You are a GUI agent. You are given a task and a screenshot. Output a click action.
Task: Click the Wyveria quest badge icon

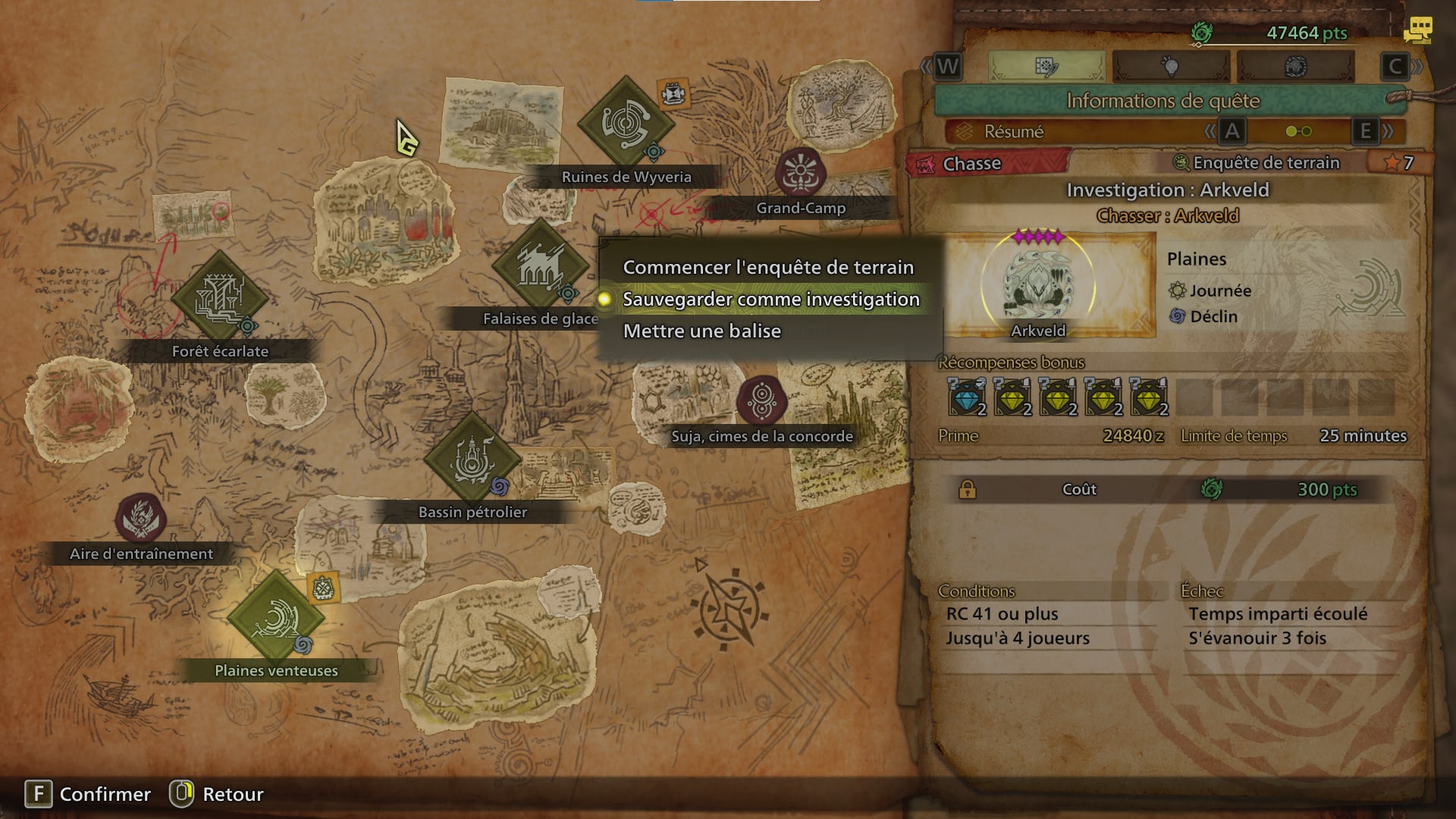673,94
